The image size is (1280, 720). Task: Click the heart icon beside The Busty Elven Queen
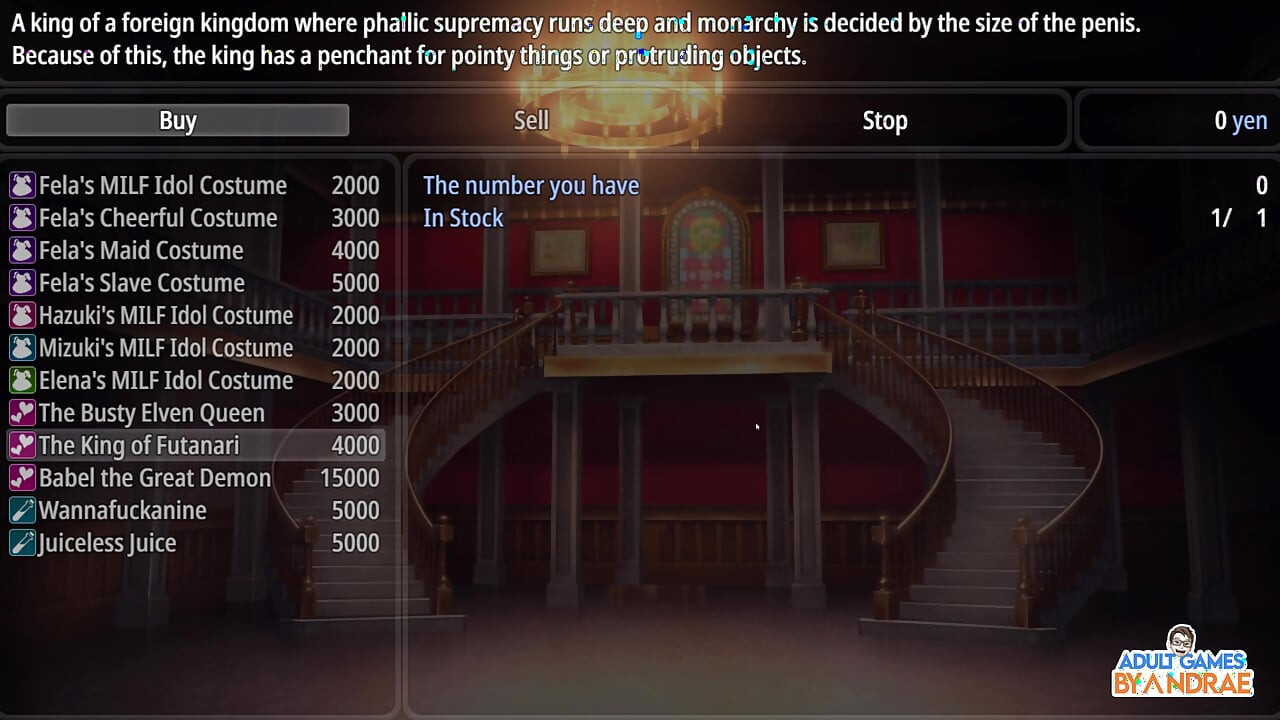(23, 413)
